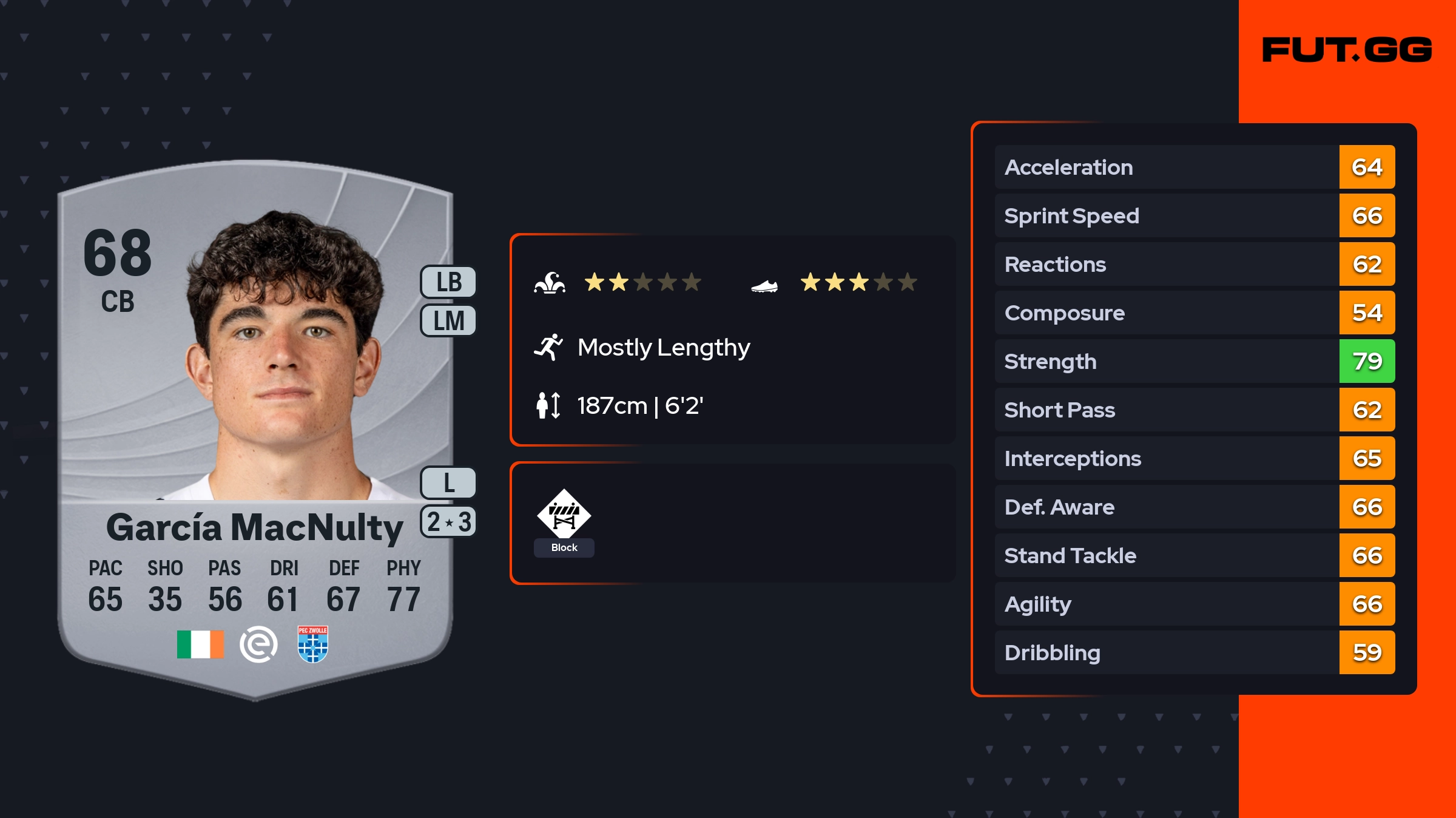
Task: Open the FUT.GG logo
Action: point(1347,50)
